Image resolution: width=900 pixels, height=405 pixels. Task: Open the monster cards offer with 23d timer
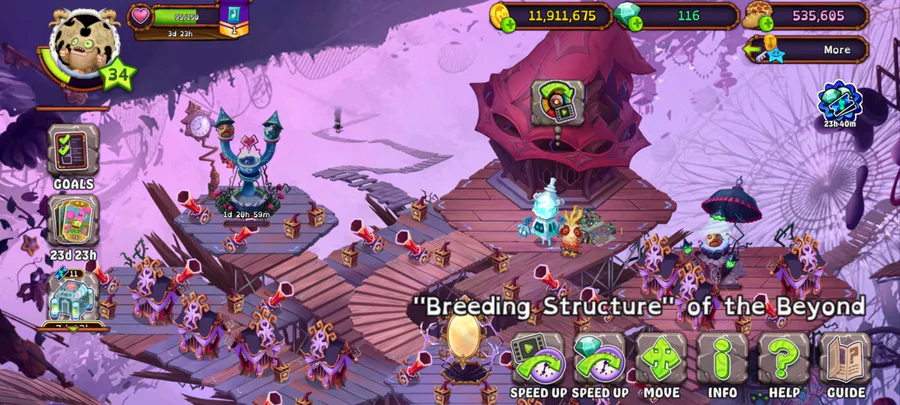(x=73, y=226)
